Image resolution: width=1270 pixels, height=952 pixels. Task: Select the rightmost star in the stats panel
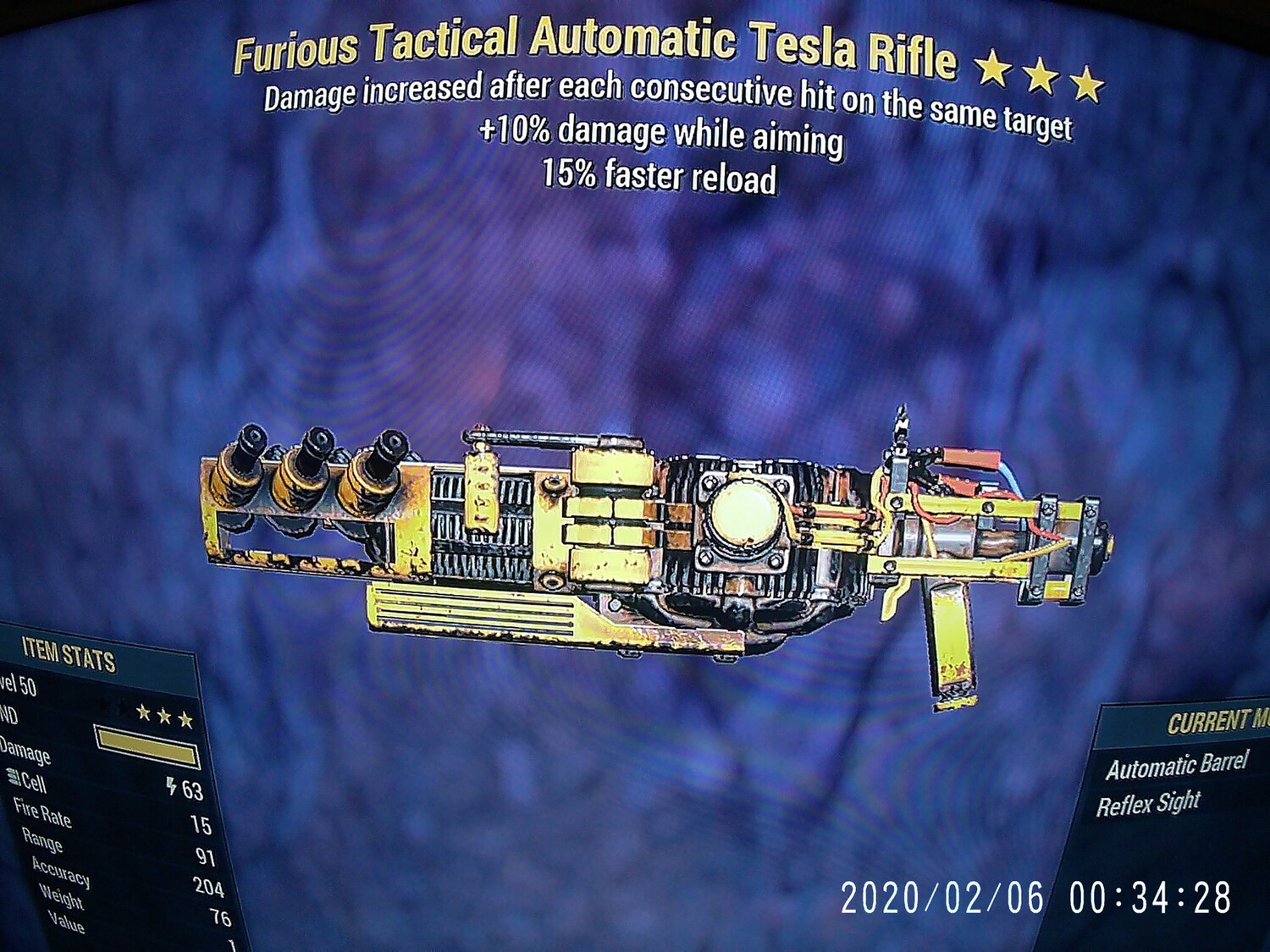click(188, 719)
